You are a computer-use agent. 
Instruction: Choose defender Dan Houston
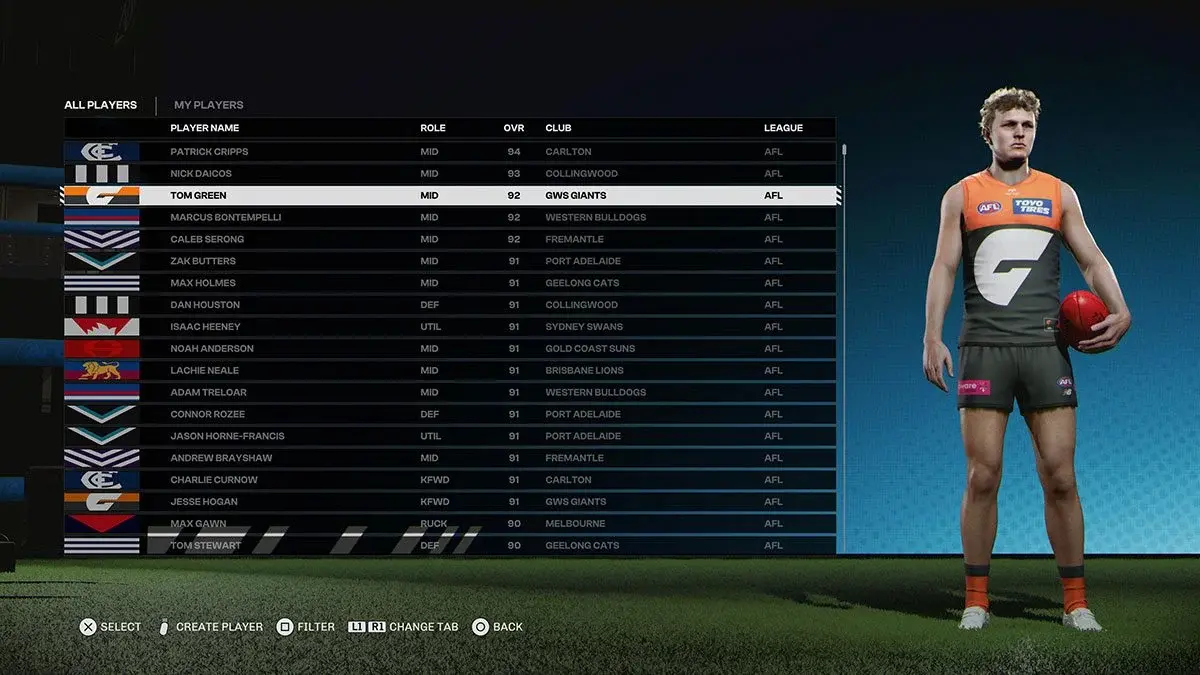point(205,305)
